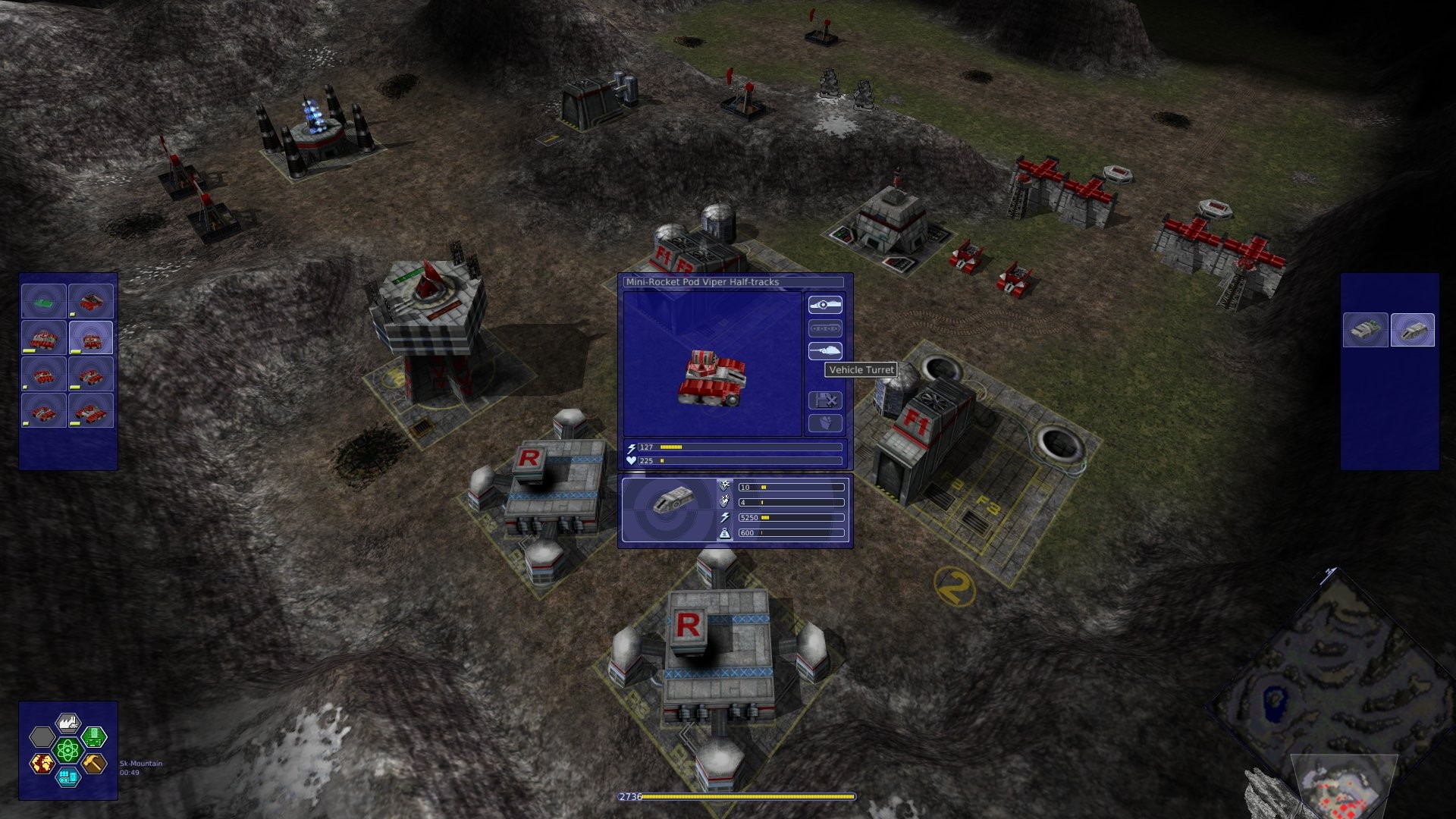Viewport: 1456px width, 819px height.
Task: Open the Research circuit-board hexagon button
Action: pos(94,736)
